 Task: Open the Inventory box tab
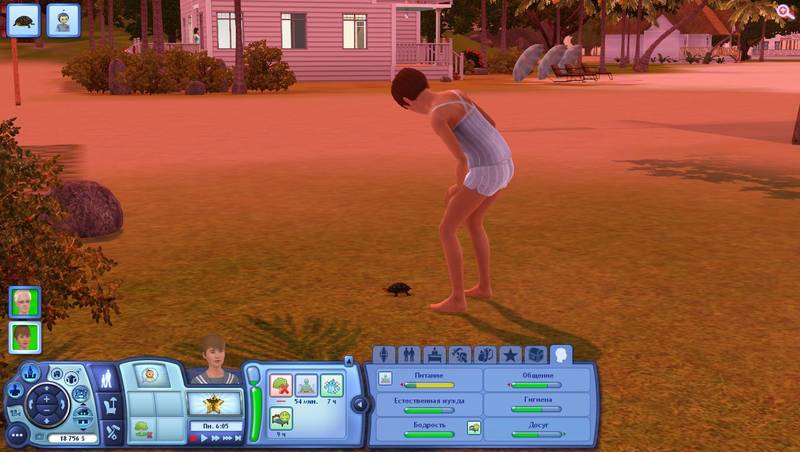[x=535, y=355]
